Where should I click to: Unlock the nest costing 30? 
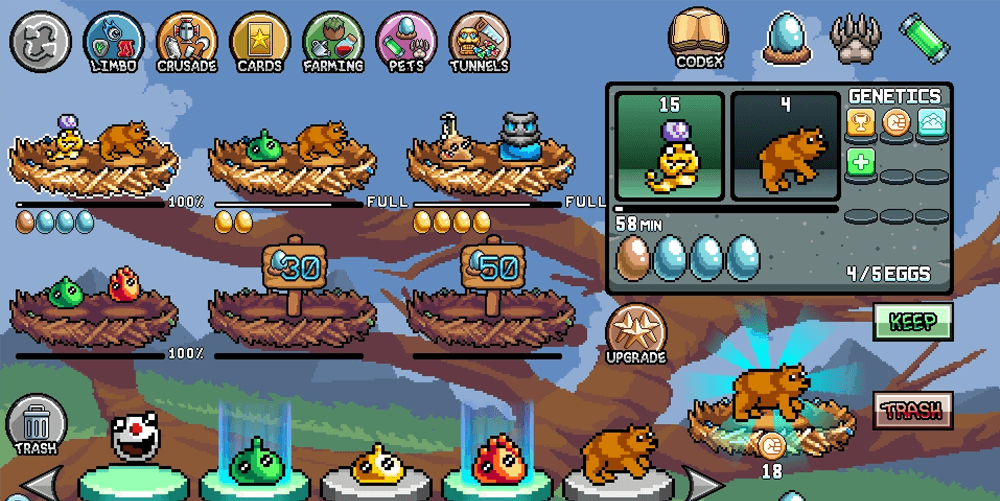(x=294, y=270)
